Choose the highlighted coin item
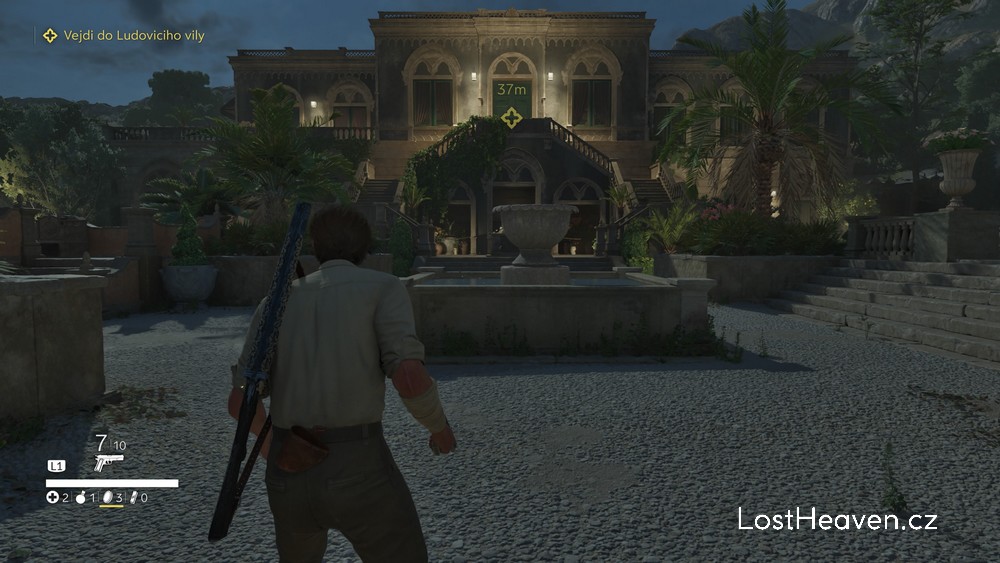The height and width of the screenshot is (563, 1000). coord(107,497)
